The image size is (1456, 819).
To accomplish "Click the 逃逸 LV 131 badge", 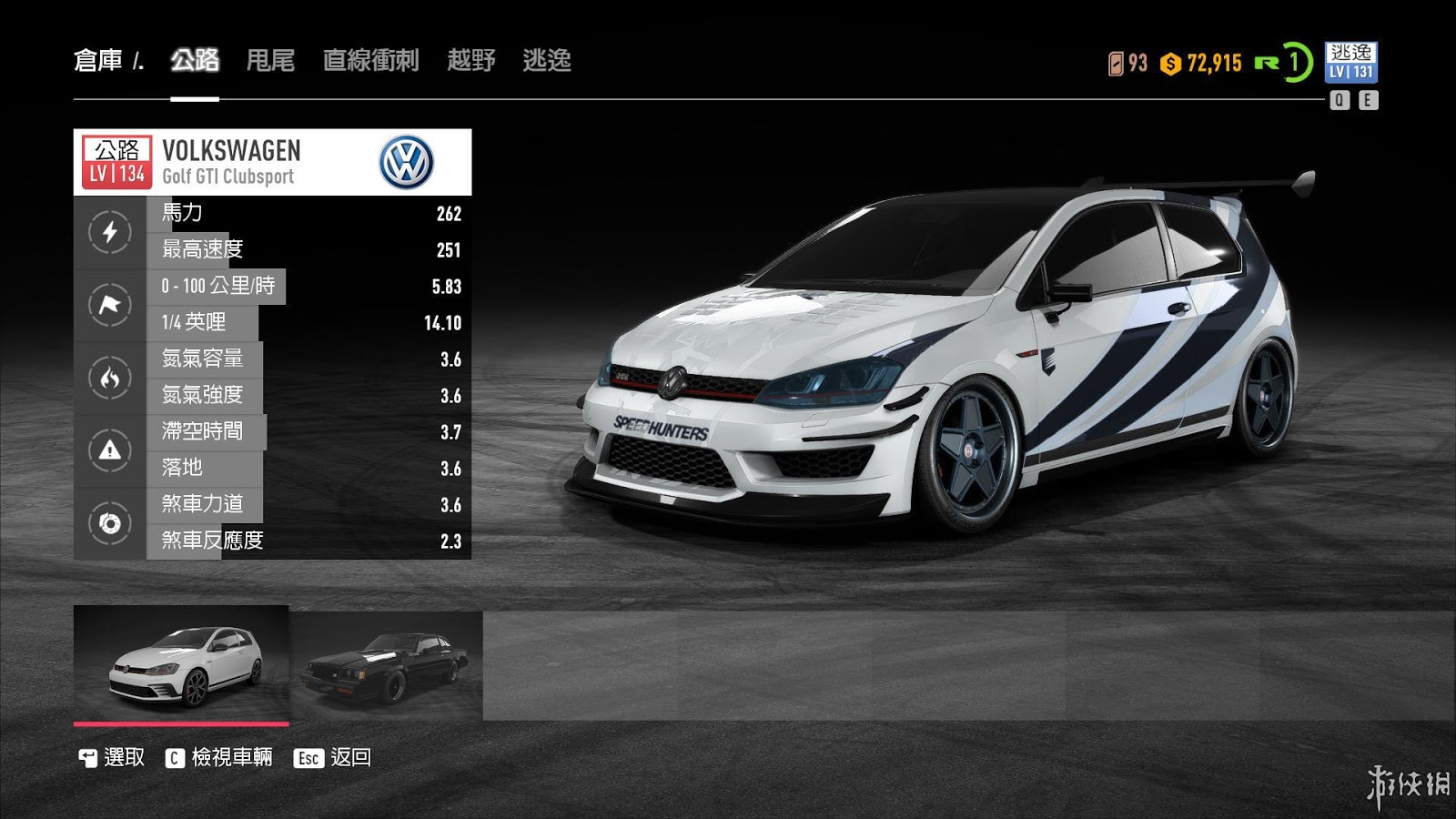I will coord(1350,62).
